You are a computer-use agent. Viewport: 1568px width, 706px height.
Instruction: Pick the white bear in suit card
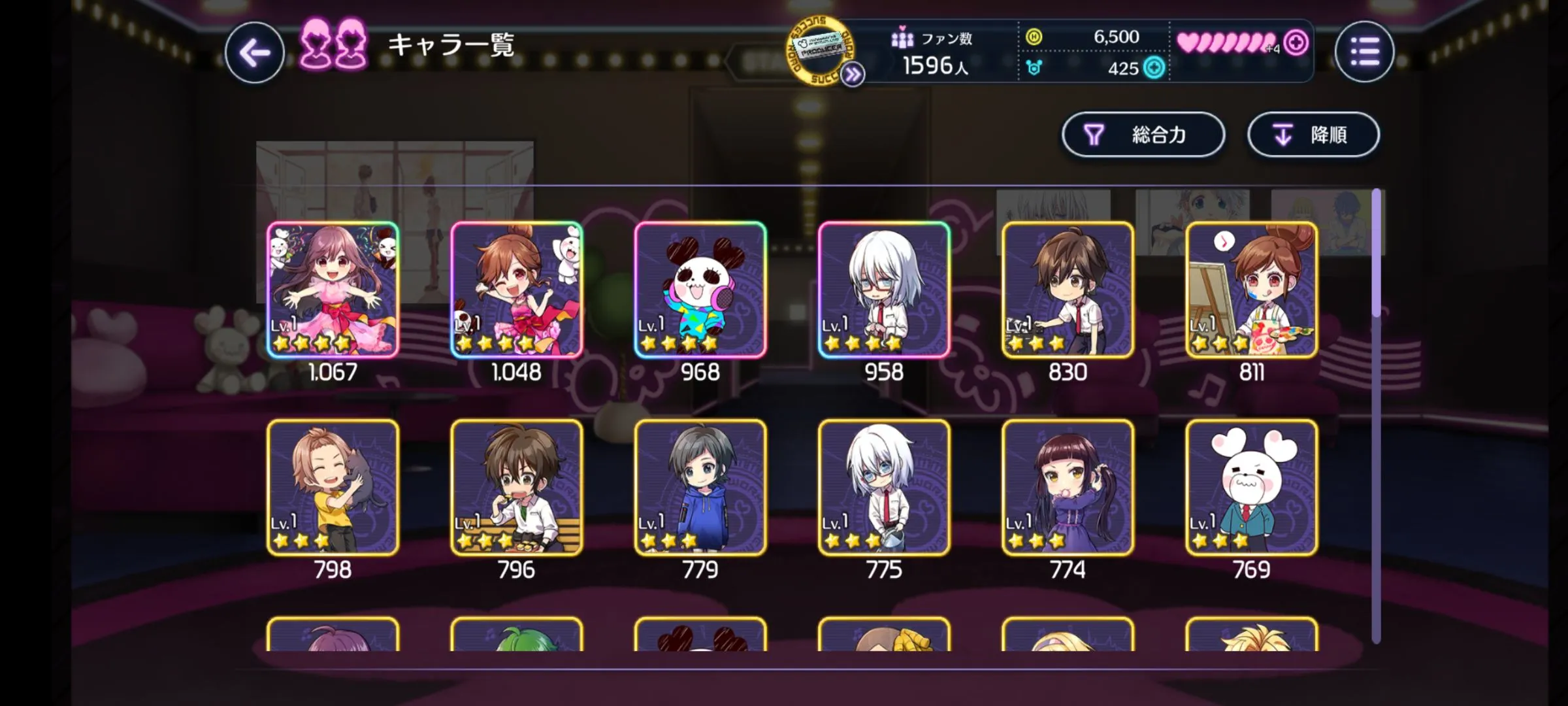[1251, 488]
